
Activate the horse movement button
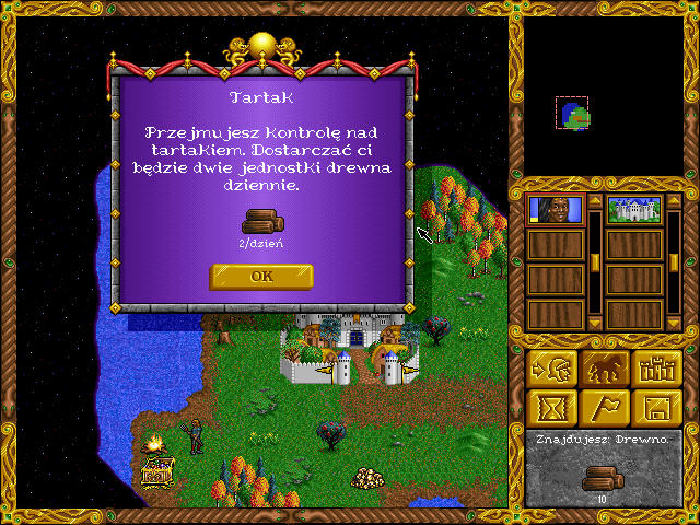(605, 367)
